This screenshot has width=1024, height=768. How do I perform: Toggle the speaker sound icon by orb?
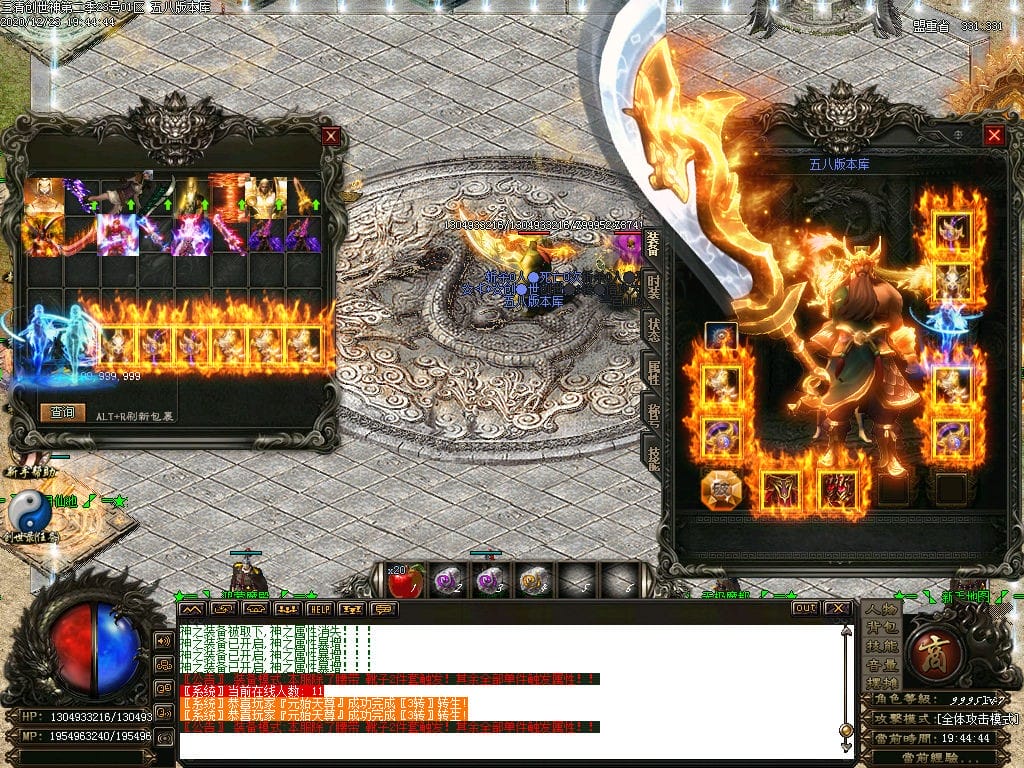click(x=163, y=640)
